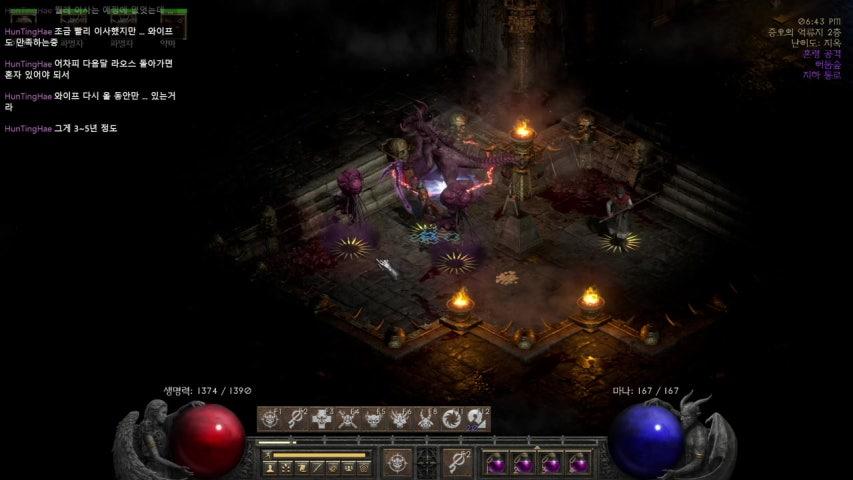The image size is (853, 480).
Task: Choose the skull and crossbones skill
Action: (349, 419)
